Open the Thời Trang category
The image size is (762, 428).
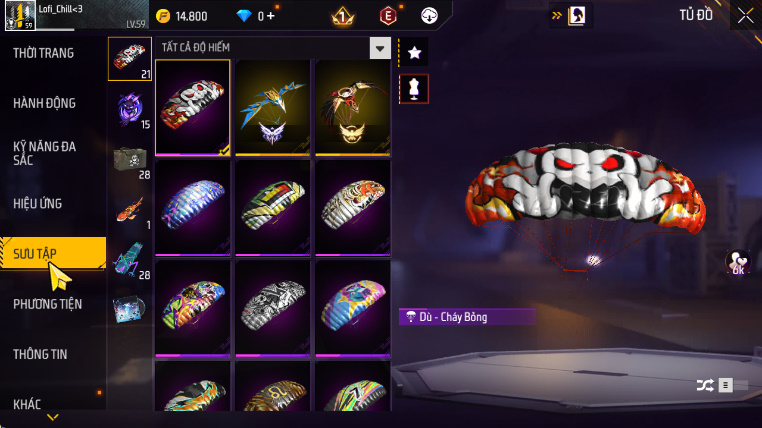pyautogui.click(x=44, y=53)
